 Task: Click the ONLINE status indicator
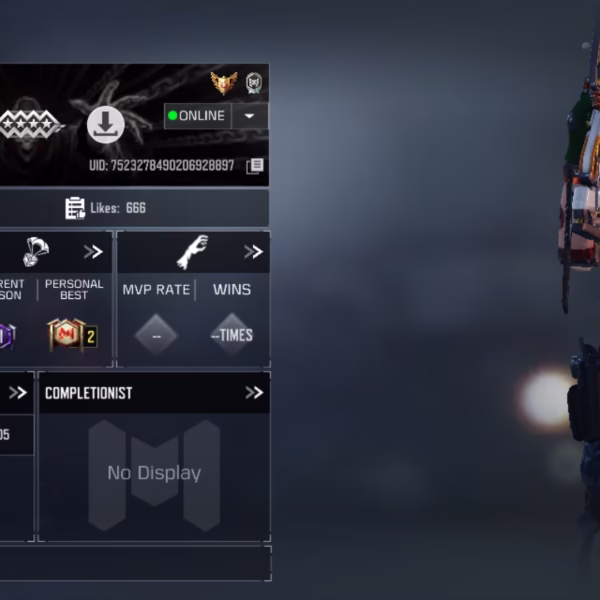[x=198, y=116]
